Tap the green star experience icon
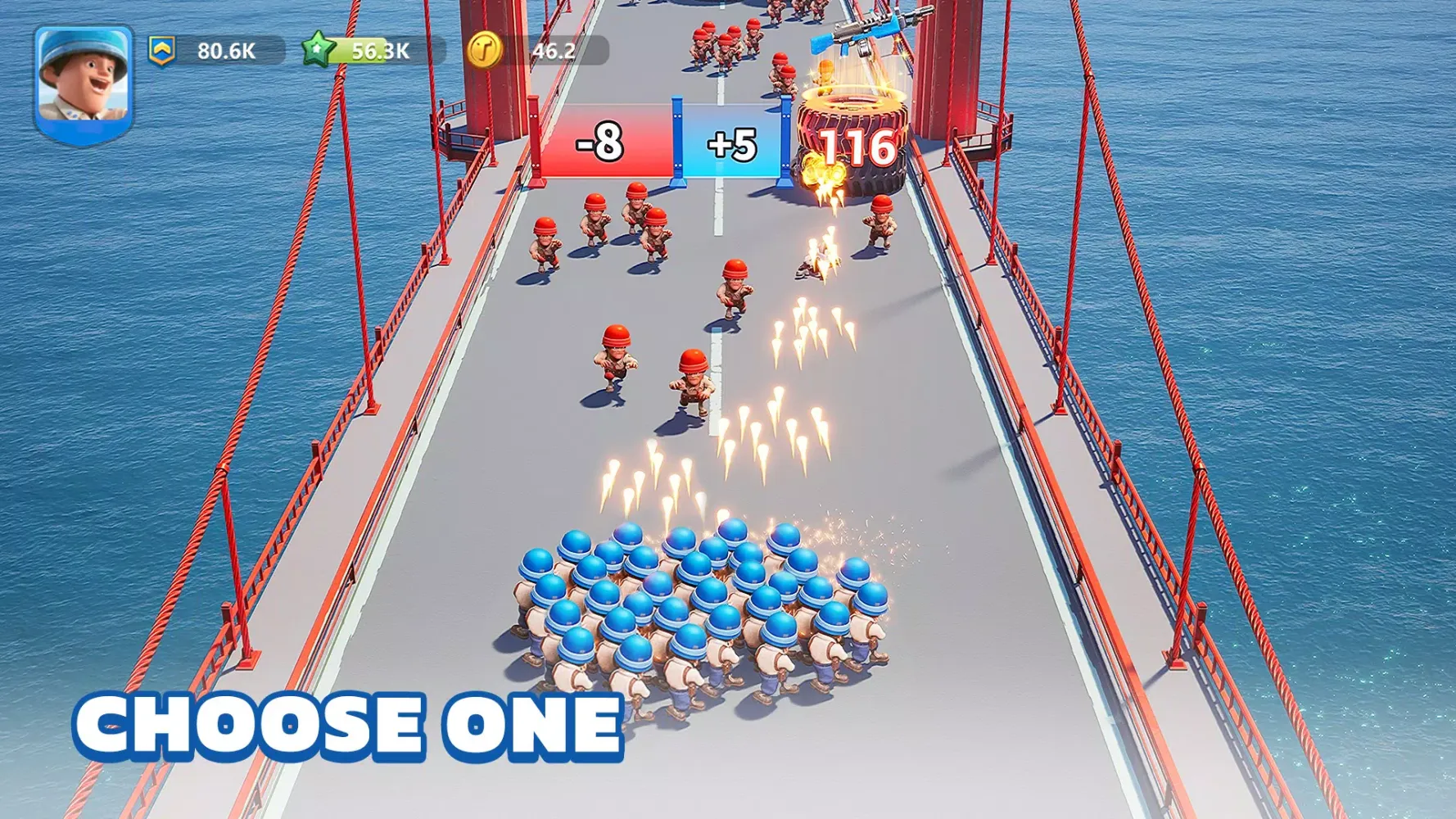Image resolution: width=1456 pixels, height=819 pixels. point(318,50)
